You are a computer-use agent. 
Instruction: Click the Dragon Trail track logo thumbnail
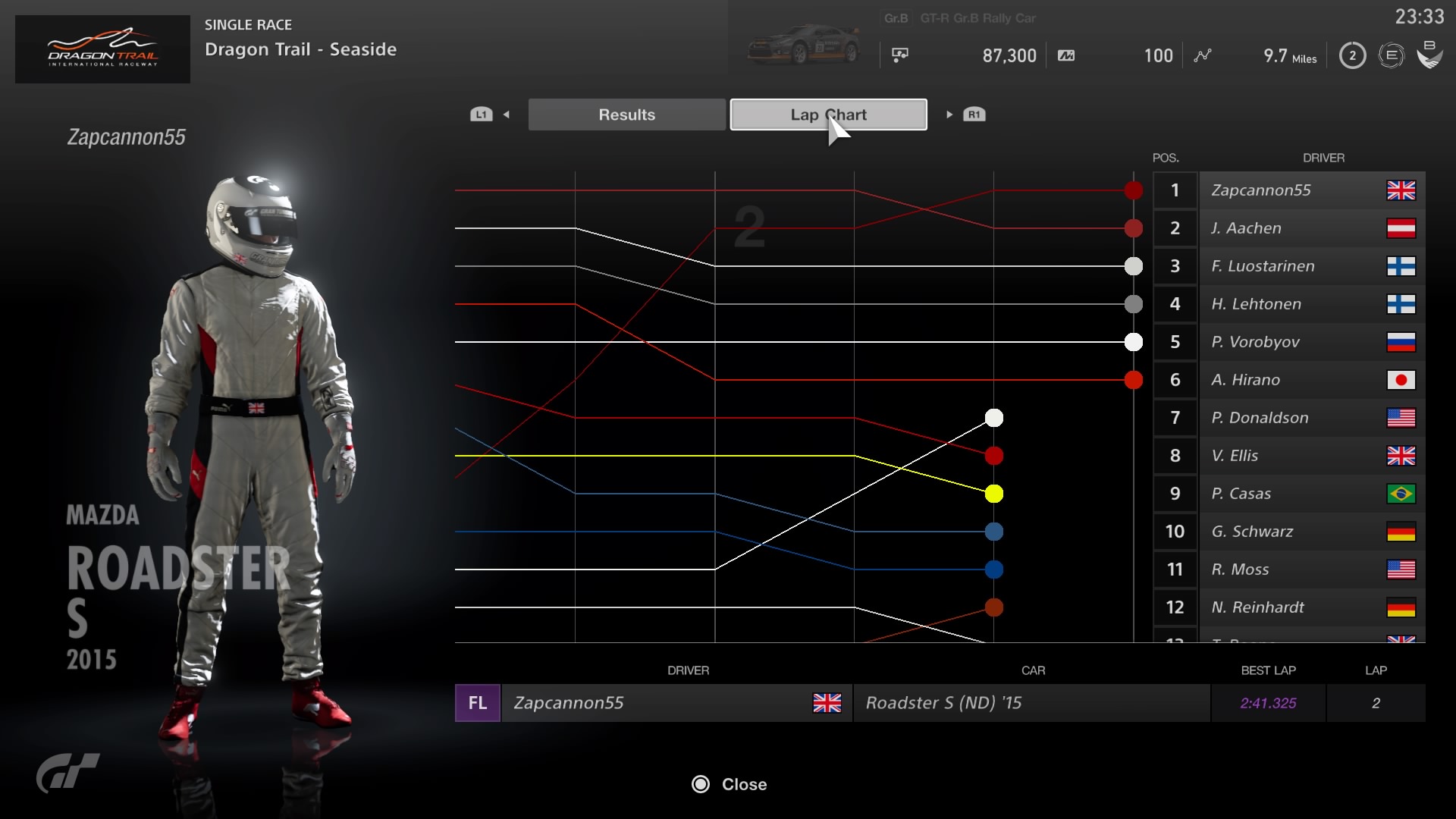pos(102,49)
